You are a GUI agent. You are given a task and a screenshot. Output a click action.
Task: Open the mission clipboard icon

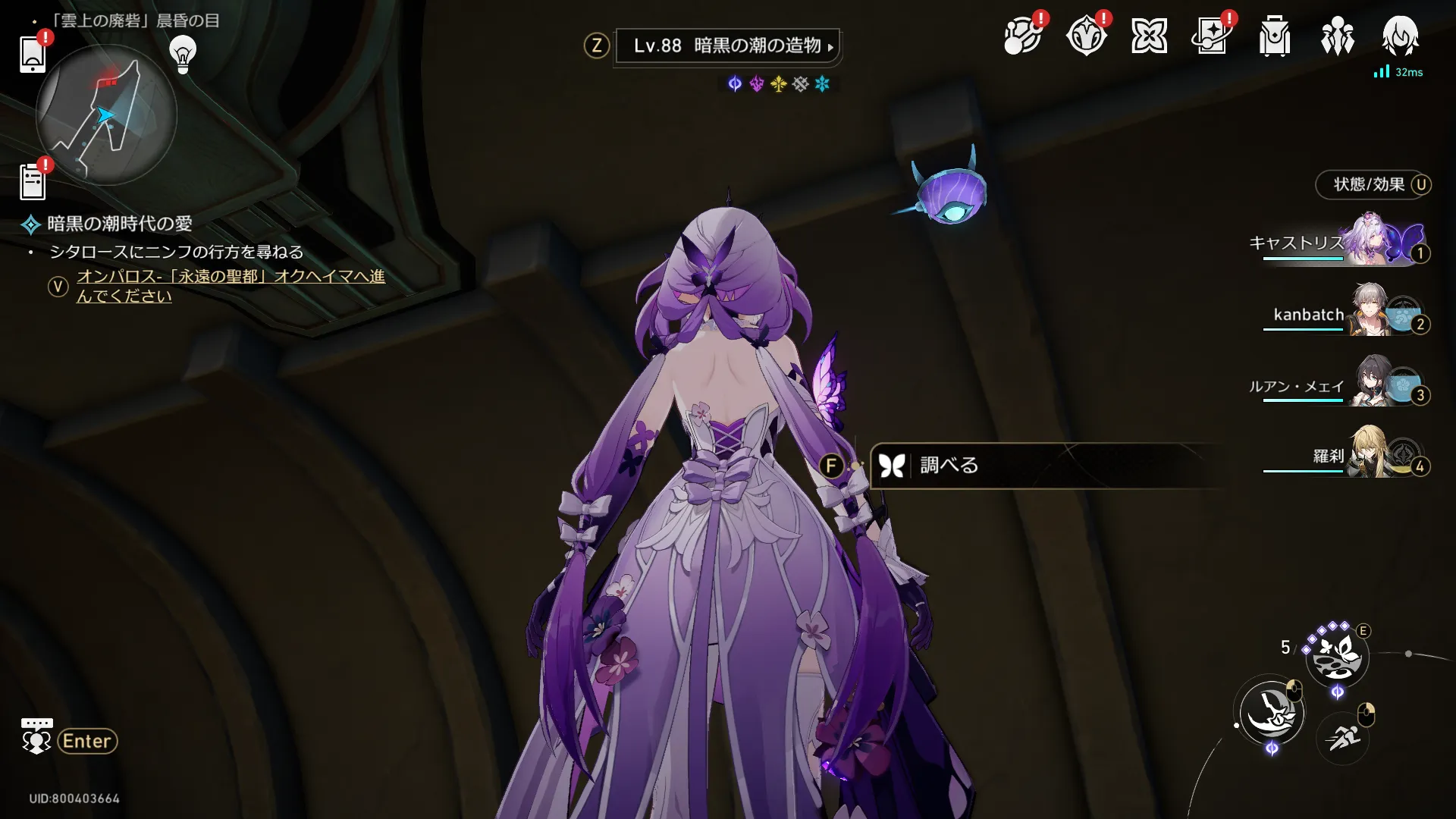[x=33, y=183]
